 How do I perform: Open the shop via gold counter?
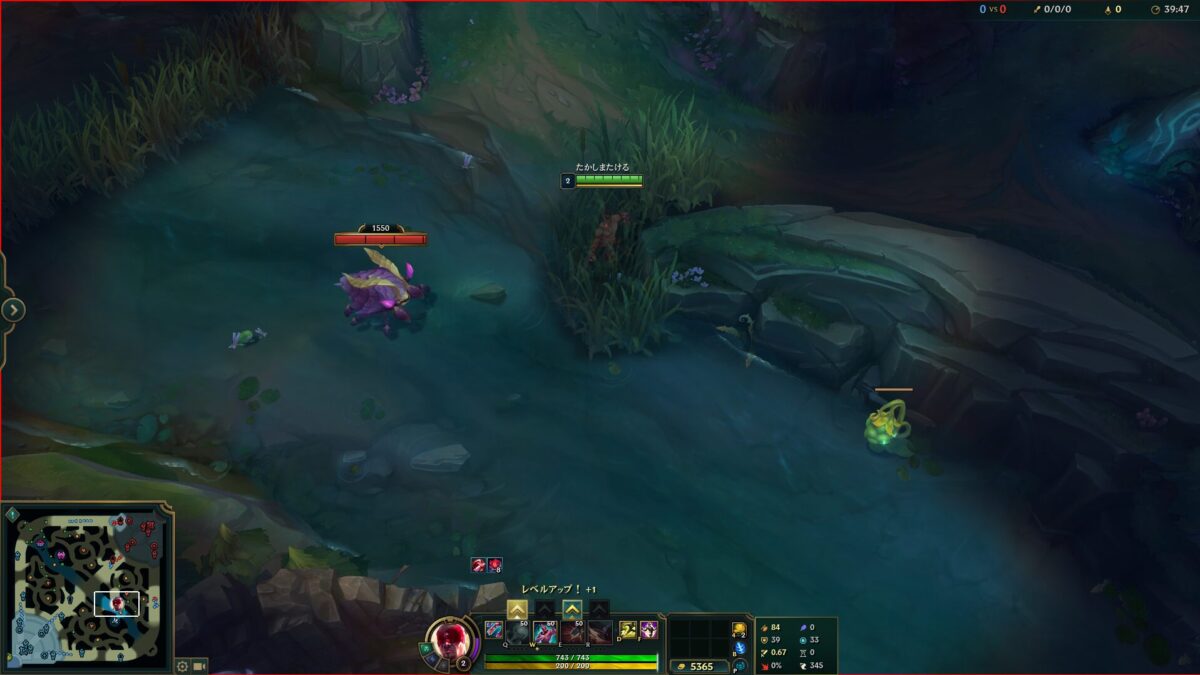pyautogui.click(x=696, y=666)
